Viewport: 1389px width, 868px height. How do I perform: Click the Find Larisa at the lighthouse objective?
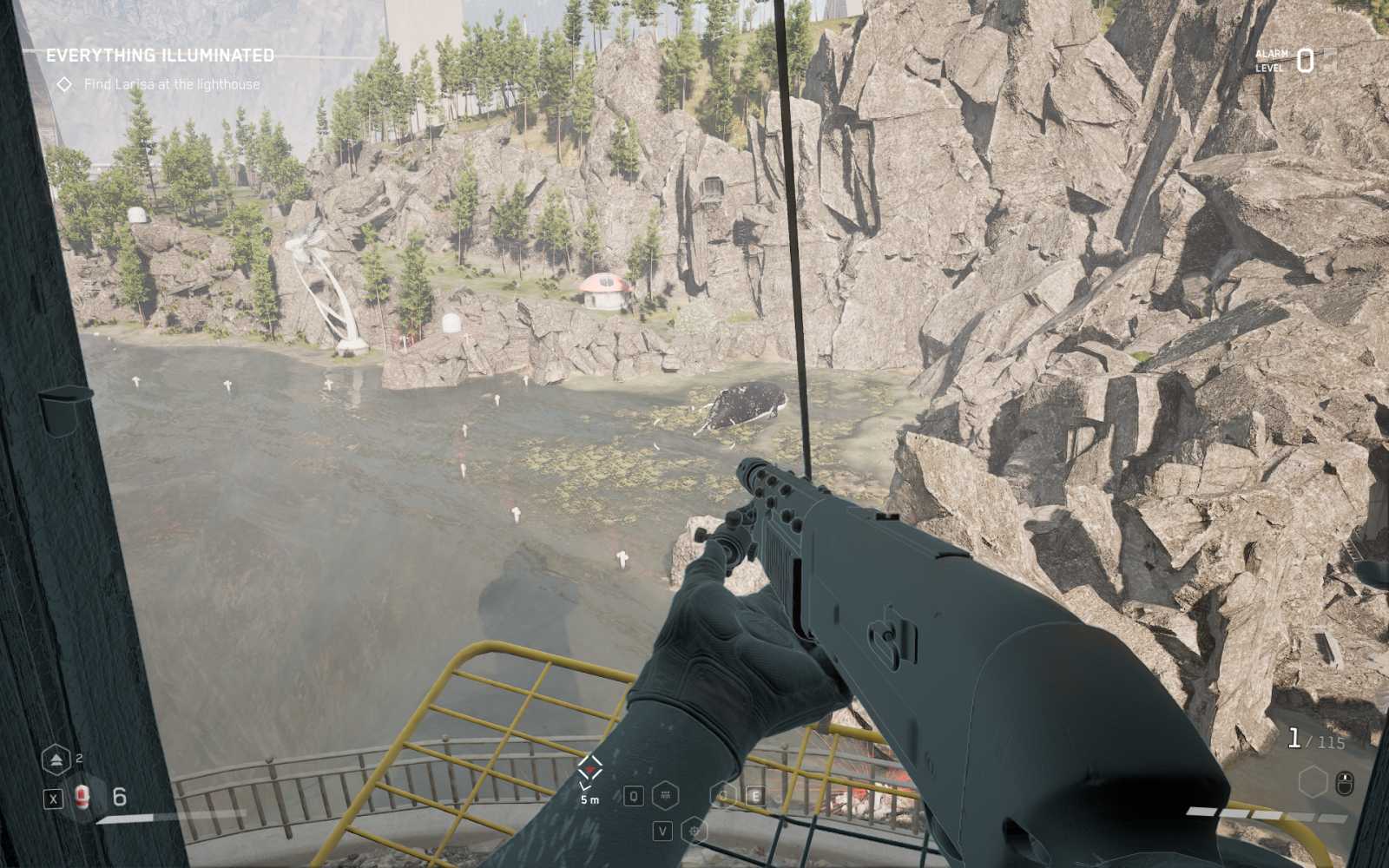(171, 84)
